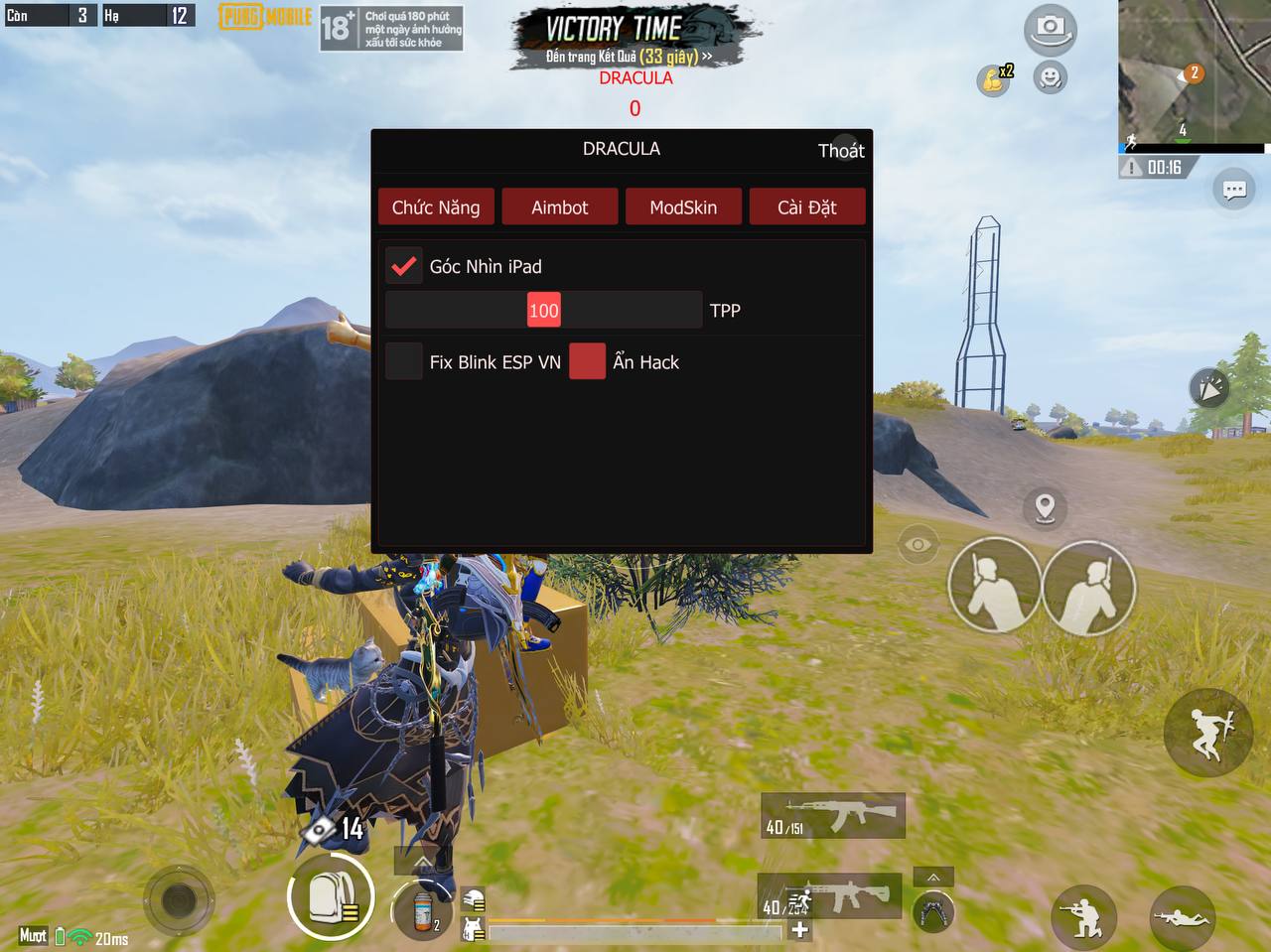Toggle the Góc Nhìn iPad checkbox
Viewport: 1271px width, 952px height.
(404, 265)
